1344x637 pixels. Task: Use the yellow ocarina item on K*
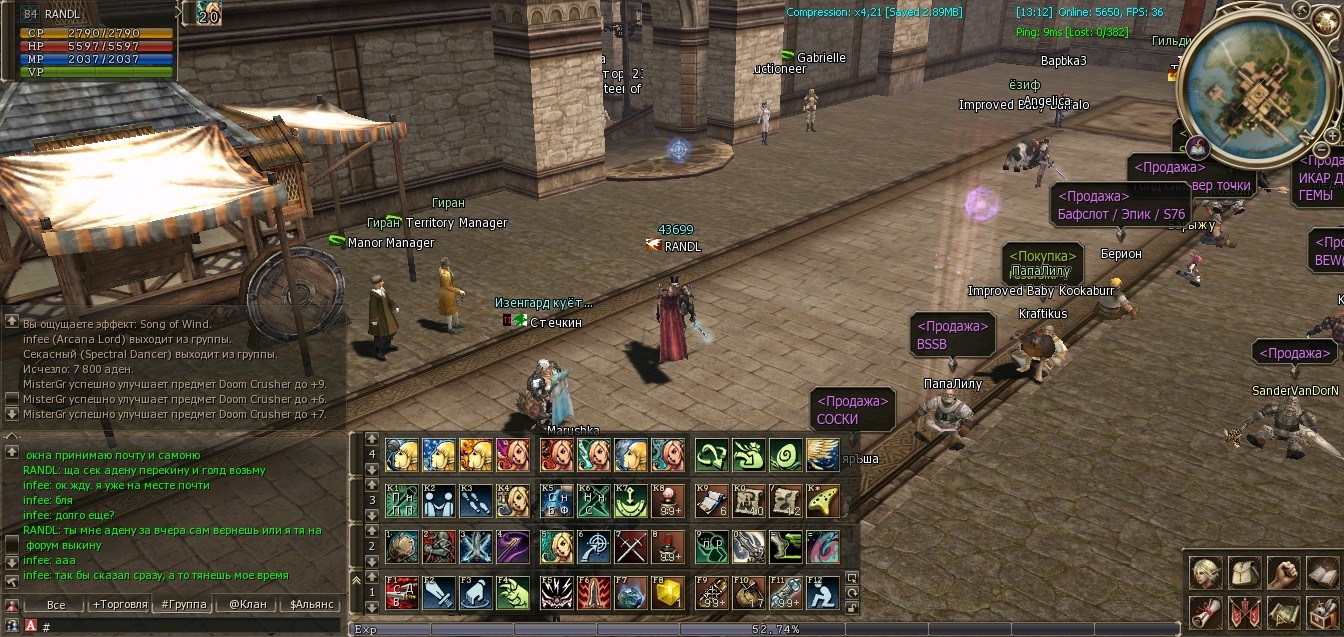[822, 501]
